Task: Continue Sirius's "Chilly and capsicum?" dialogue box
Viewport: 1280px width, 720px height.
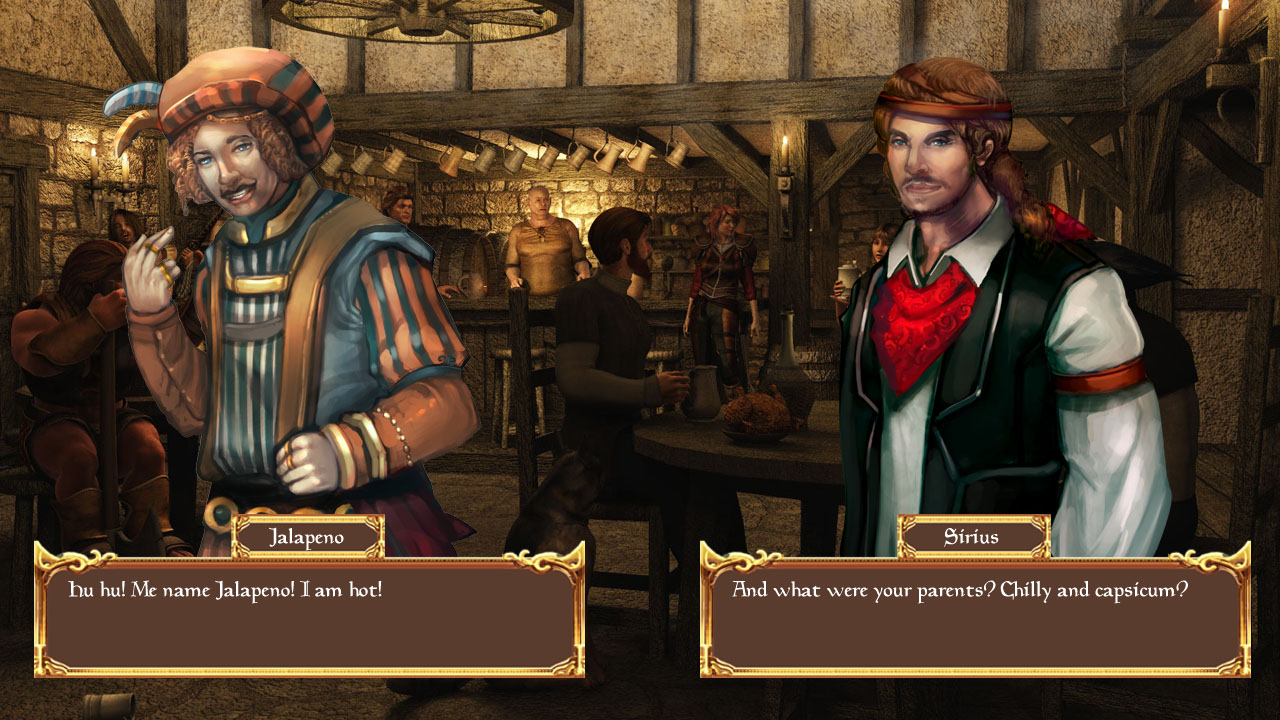Action: click(974, 610)
